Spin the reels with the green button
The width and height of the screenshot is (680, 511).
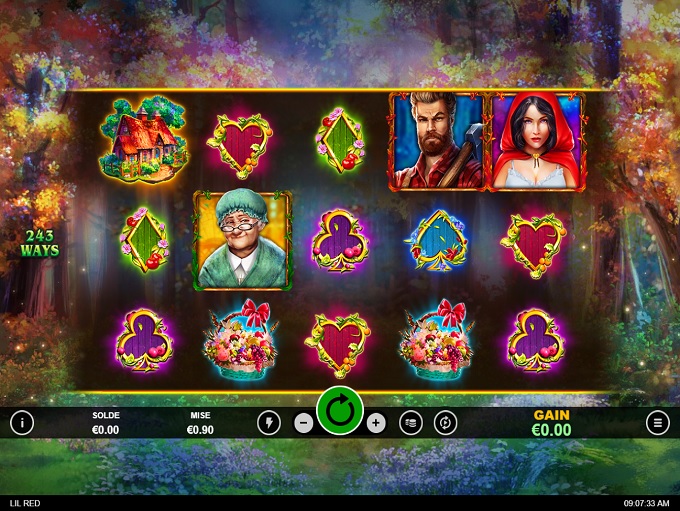tap(340, 411)
